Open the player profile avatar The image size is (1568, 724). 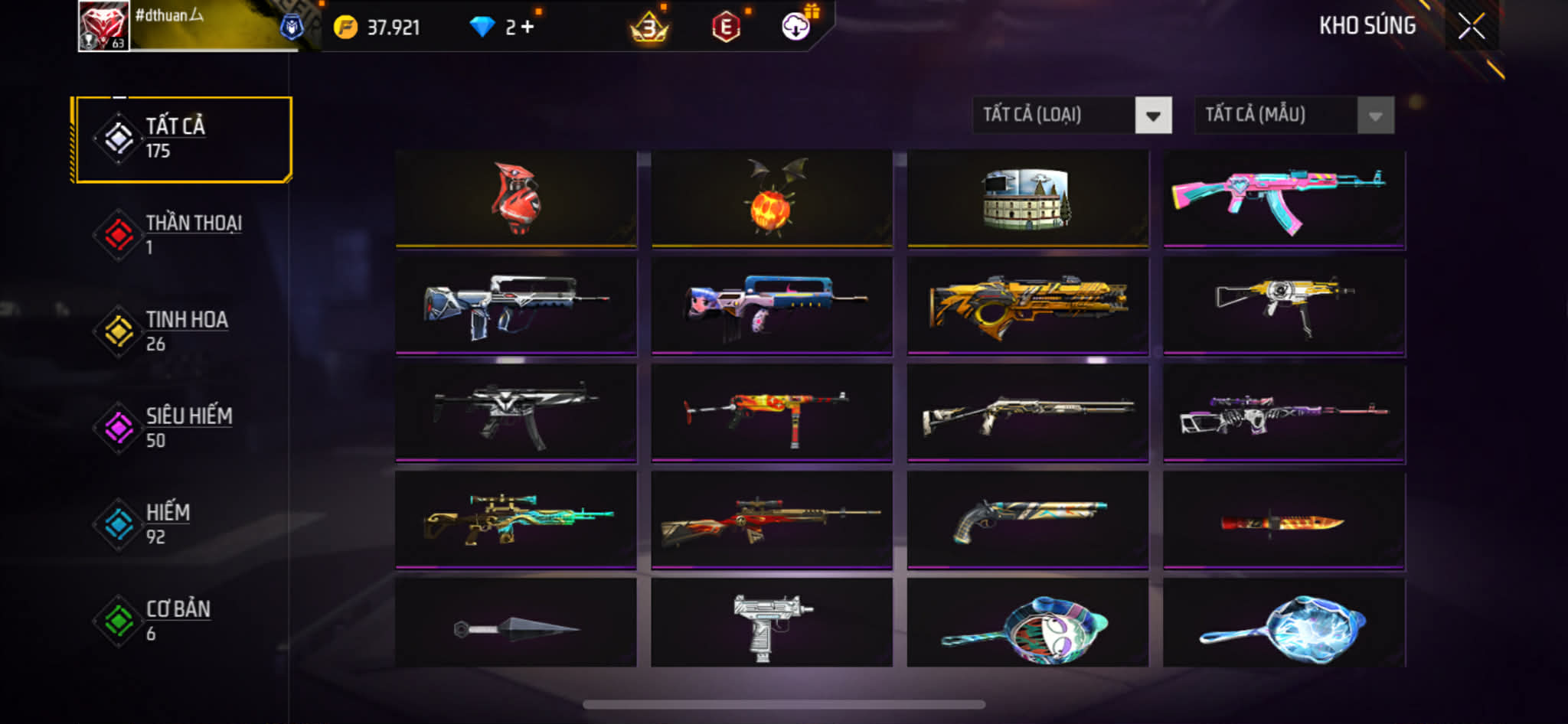(x=104, y=26)
